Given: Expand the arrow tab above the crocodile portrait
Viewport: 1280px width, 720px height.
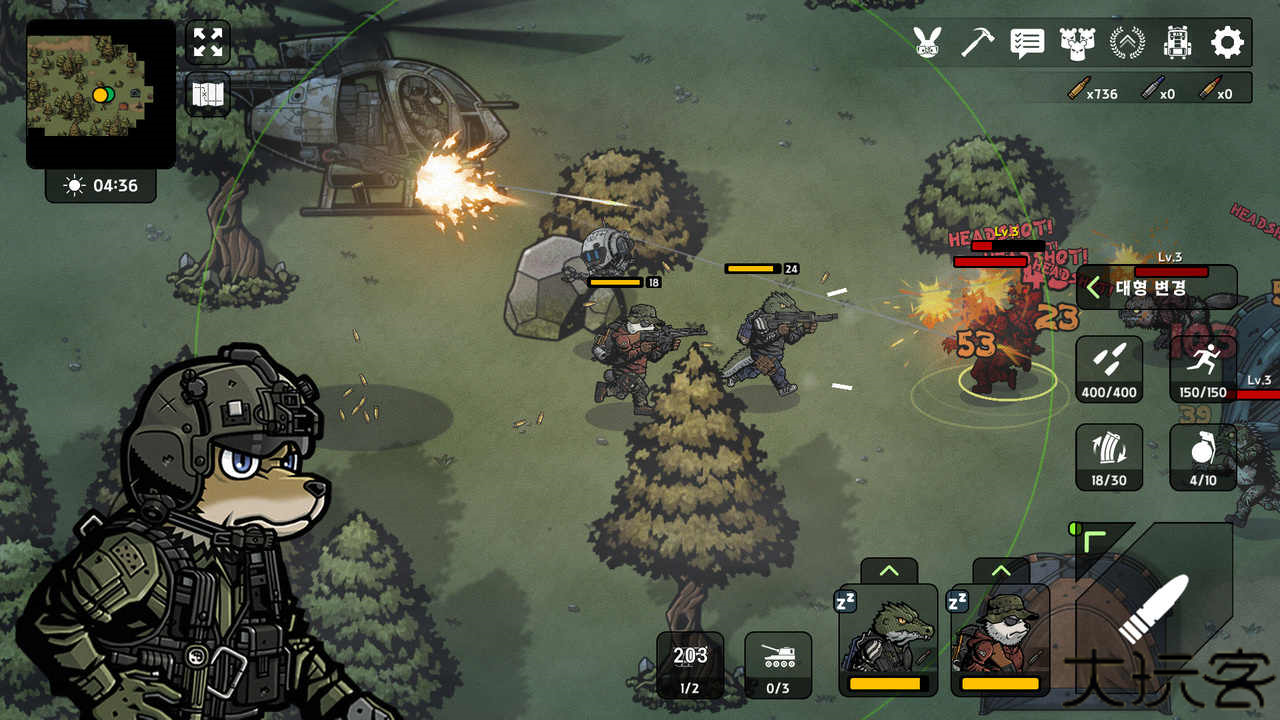Looking at the screenshot, I should click(888, 571).
